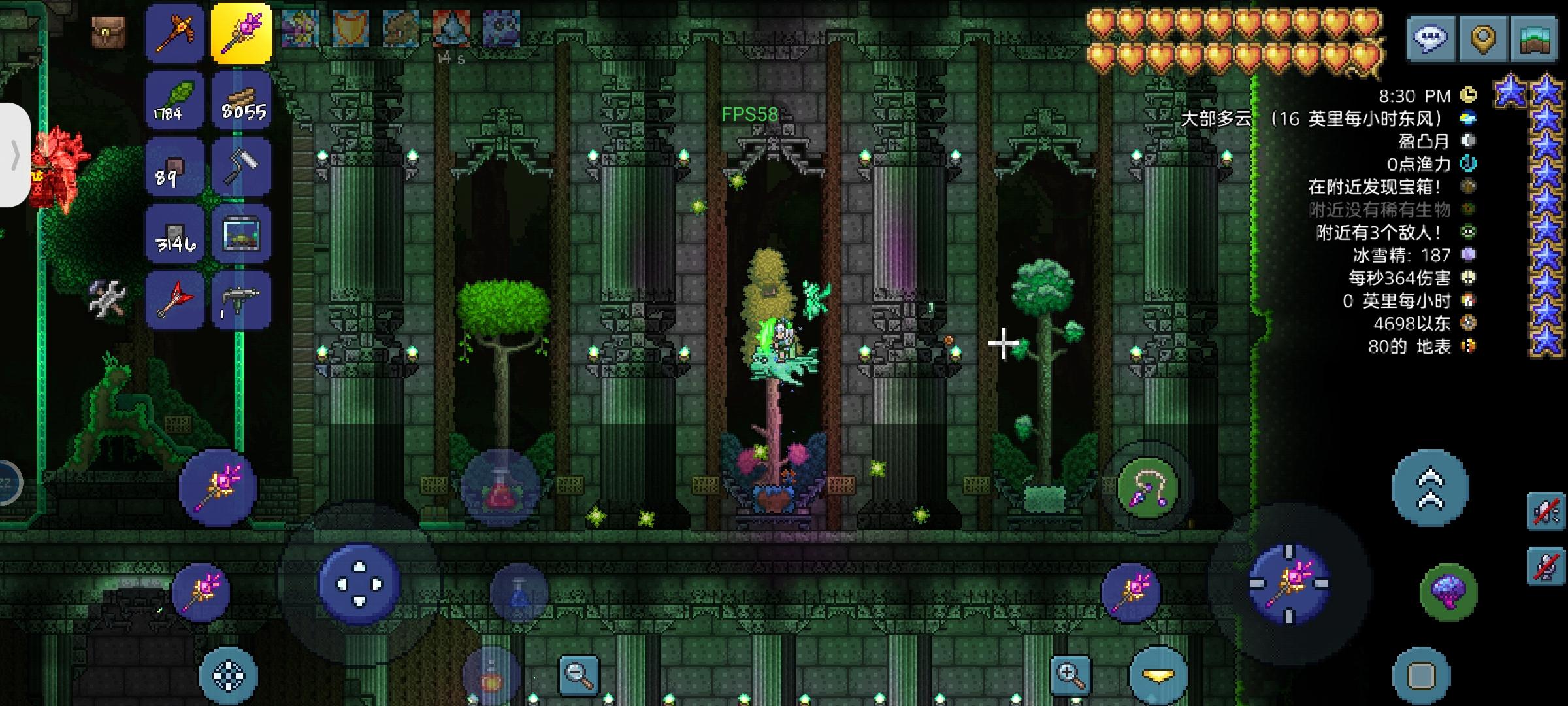
Task: Tap the stone block slot showing 89
Action: pos(174,165)
